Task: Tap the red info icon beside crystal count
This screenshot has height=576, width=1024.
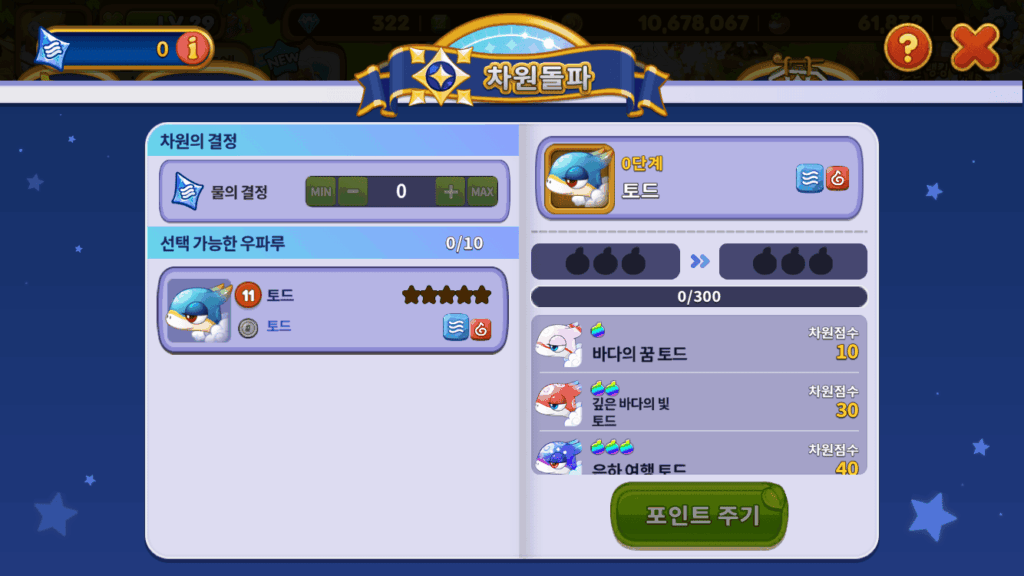Action: pos(191,48)
